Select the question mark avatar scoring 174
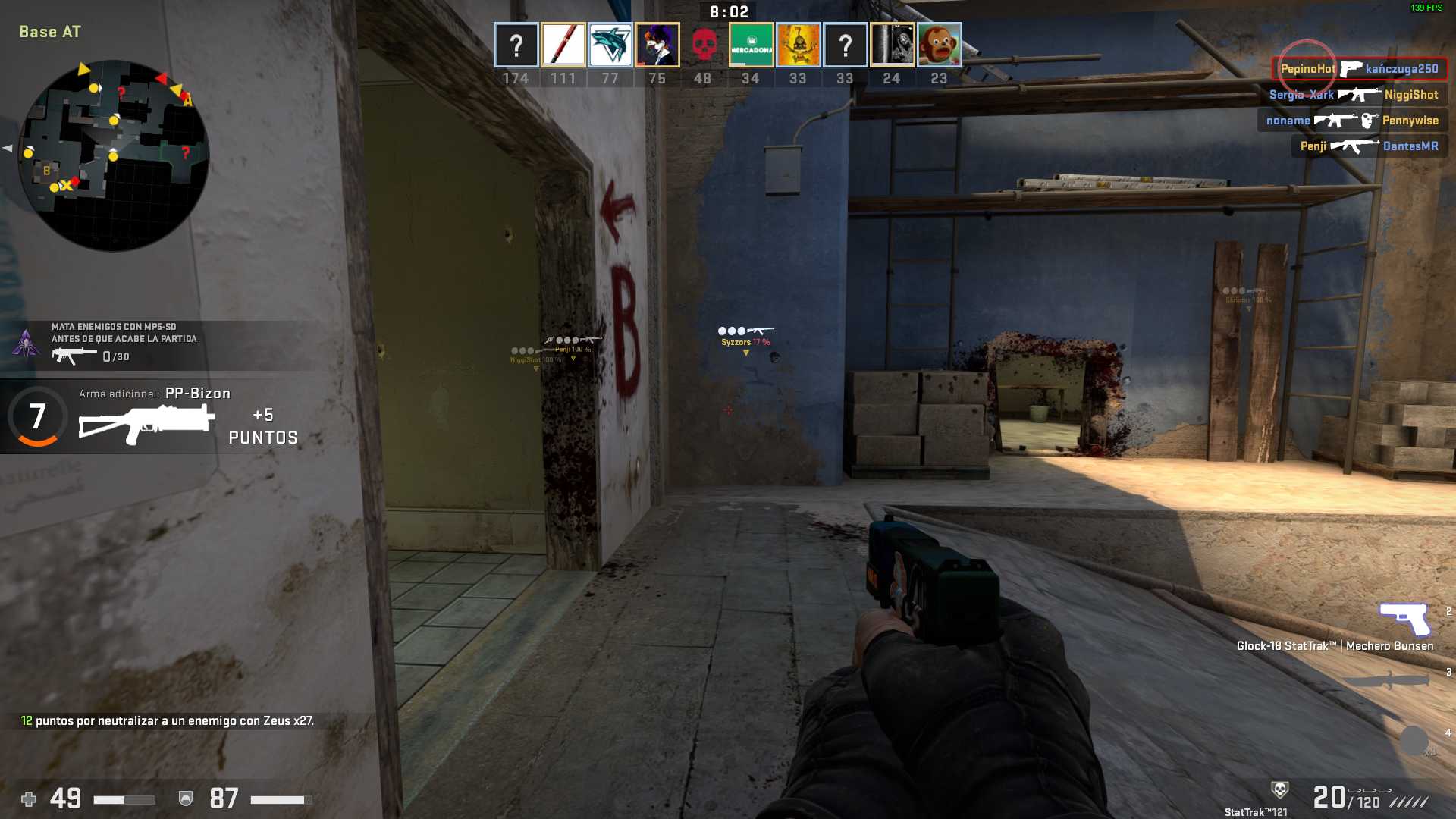 point(516,45)
